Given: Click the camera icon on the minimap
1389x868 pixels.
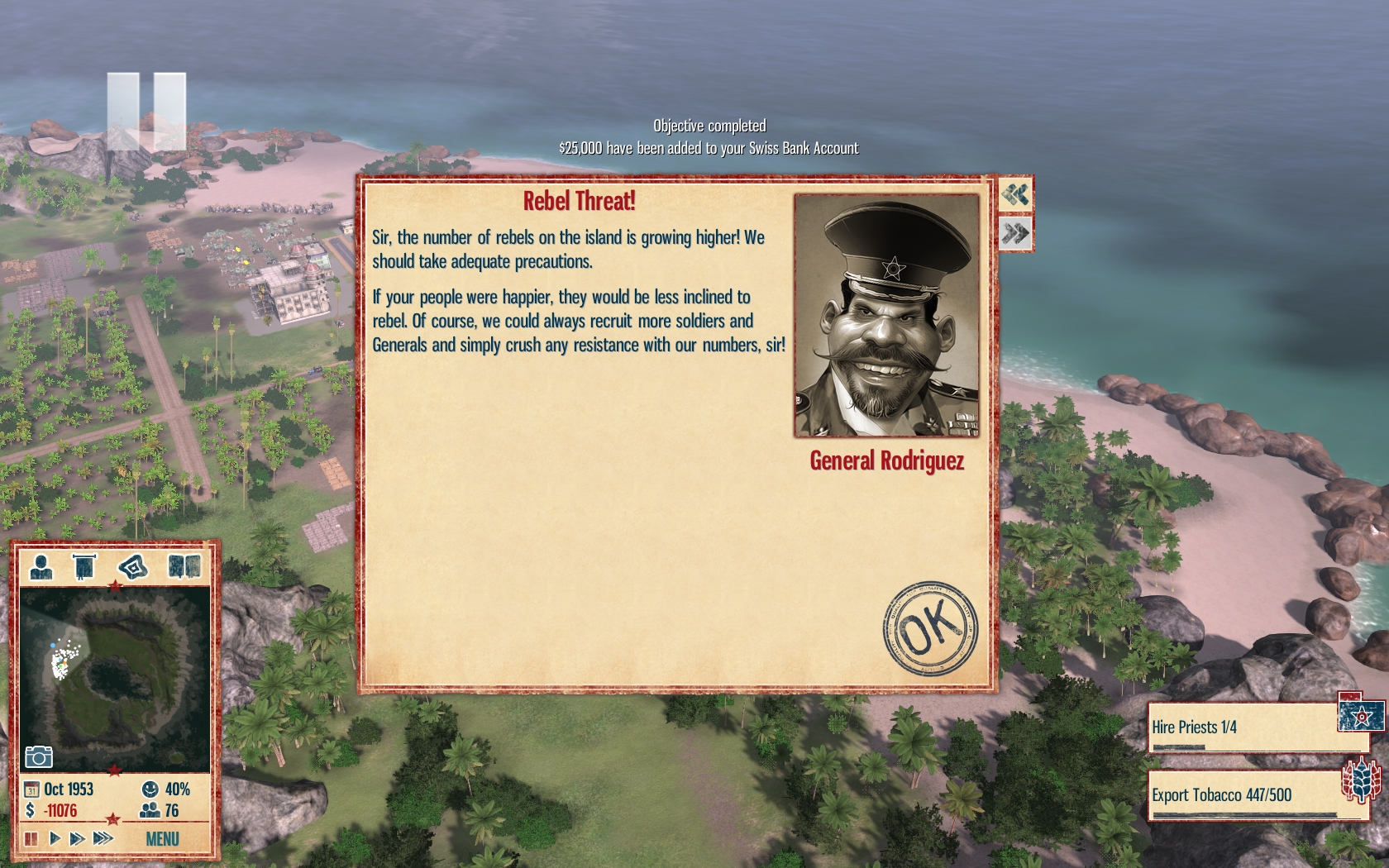Looking at the screenshot, I should pos(39,756).
